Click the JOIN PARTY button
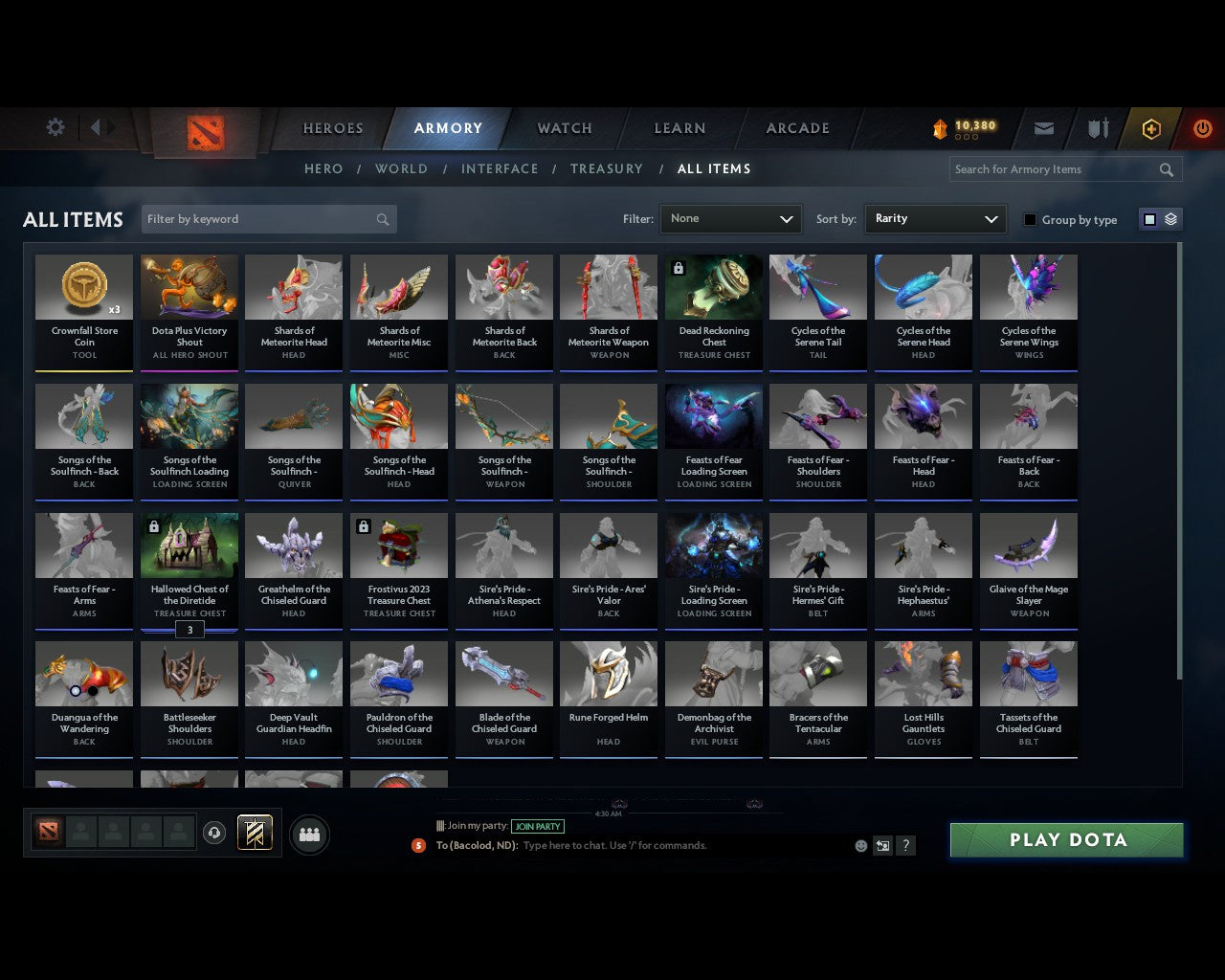This screenshot has height=980, width=1225. click(x=538, y=826)
